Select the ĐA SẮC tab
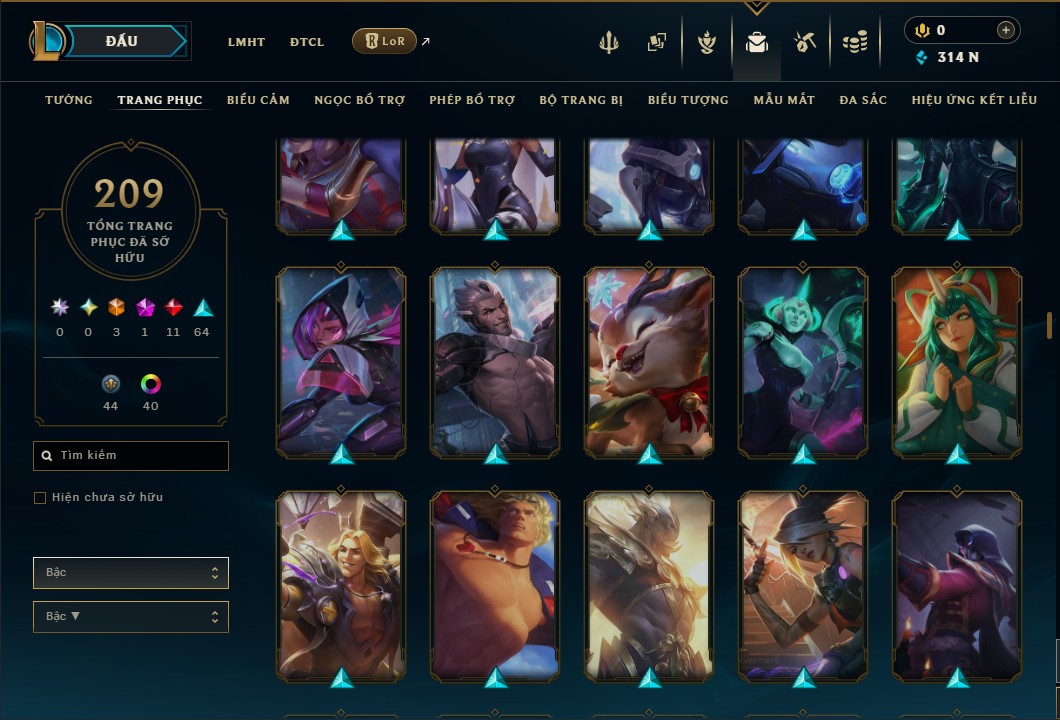The height and width of the screenshot is (720, 1060). point(863,100)
